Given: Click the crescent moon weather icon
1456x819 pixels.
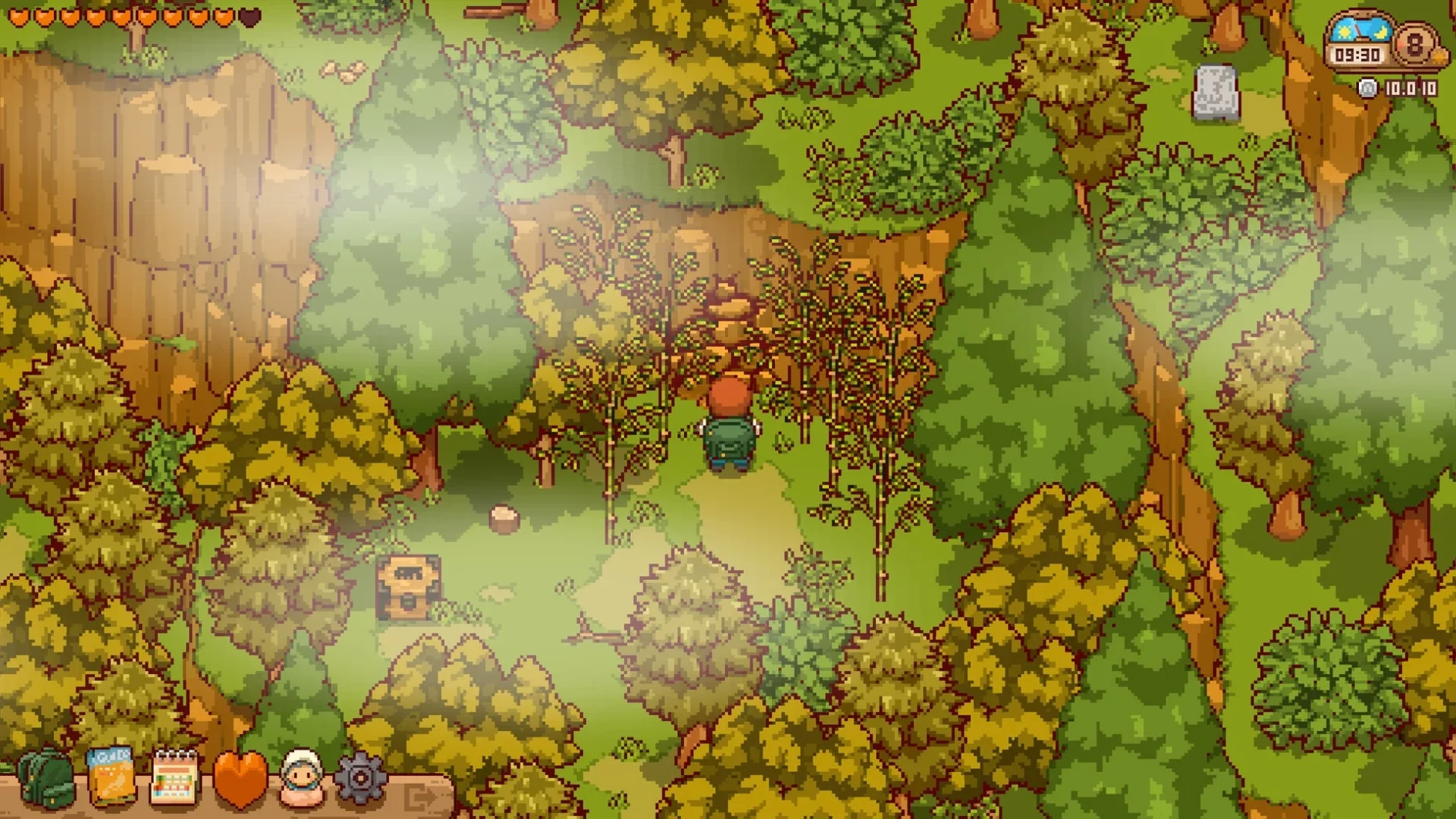Looking at the screenshot, I should coord(1380,32).
